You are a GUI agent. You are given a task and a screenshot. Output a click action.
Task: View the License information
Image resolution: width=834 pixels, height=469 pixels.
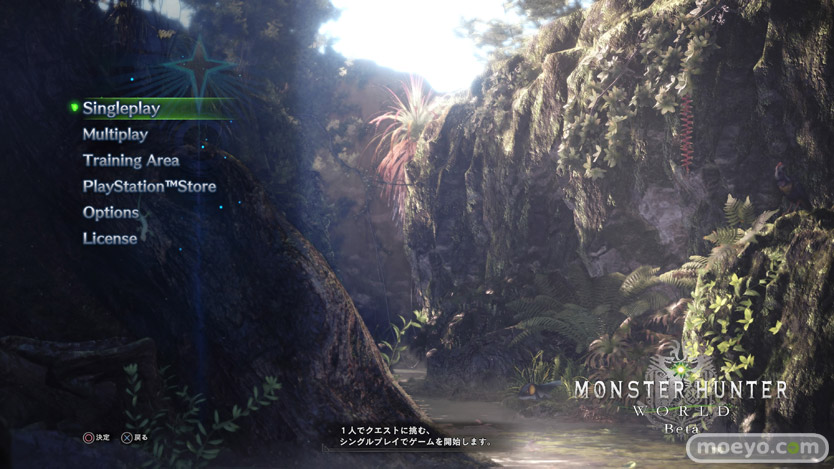coord(110,238)
